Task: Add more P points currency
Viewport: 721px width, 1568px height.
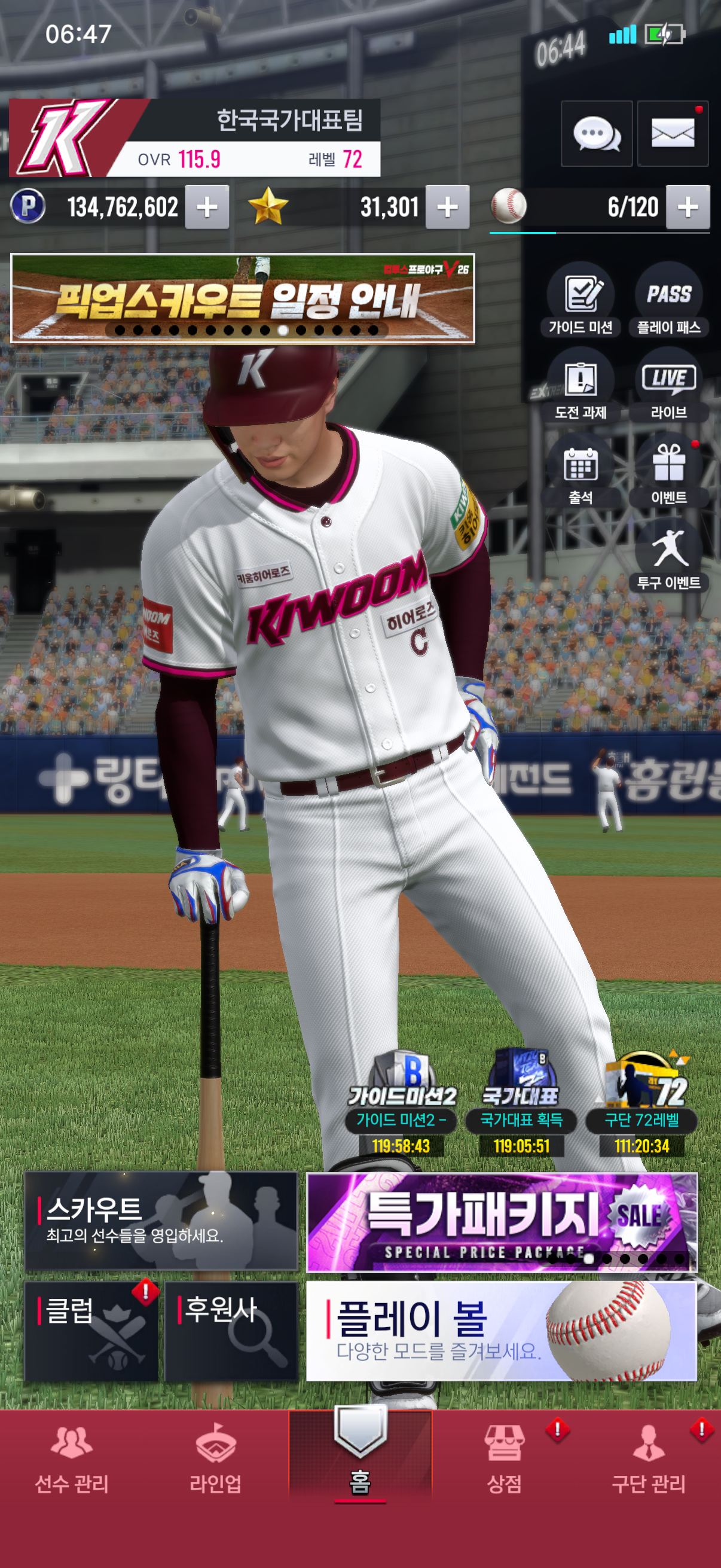Action: [x=207, y=208]
